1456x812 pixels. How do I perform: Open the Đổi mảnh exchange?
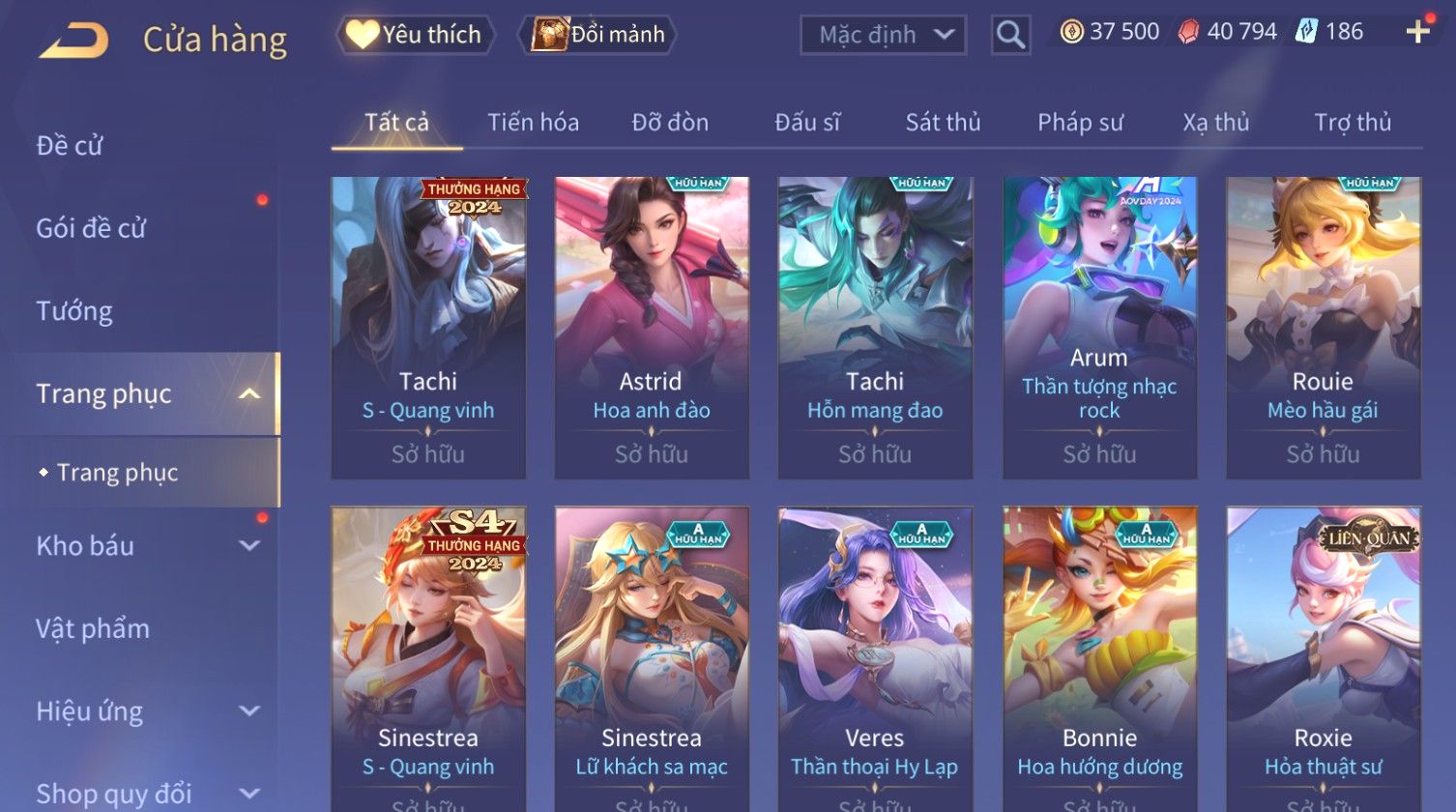(x=599, y=35)
